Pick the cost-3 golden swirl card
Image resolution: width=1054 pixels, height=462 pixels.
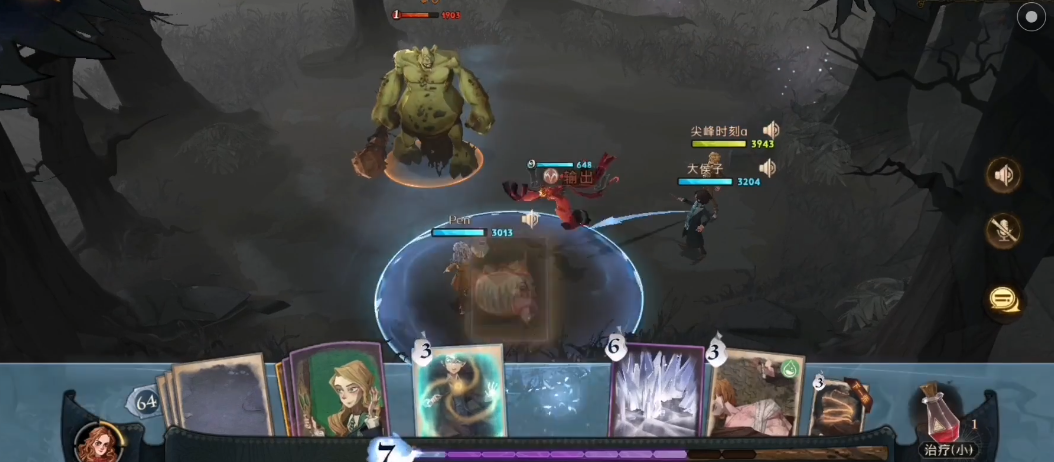click(x=840, y=408)
